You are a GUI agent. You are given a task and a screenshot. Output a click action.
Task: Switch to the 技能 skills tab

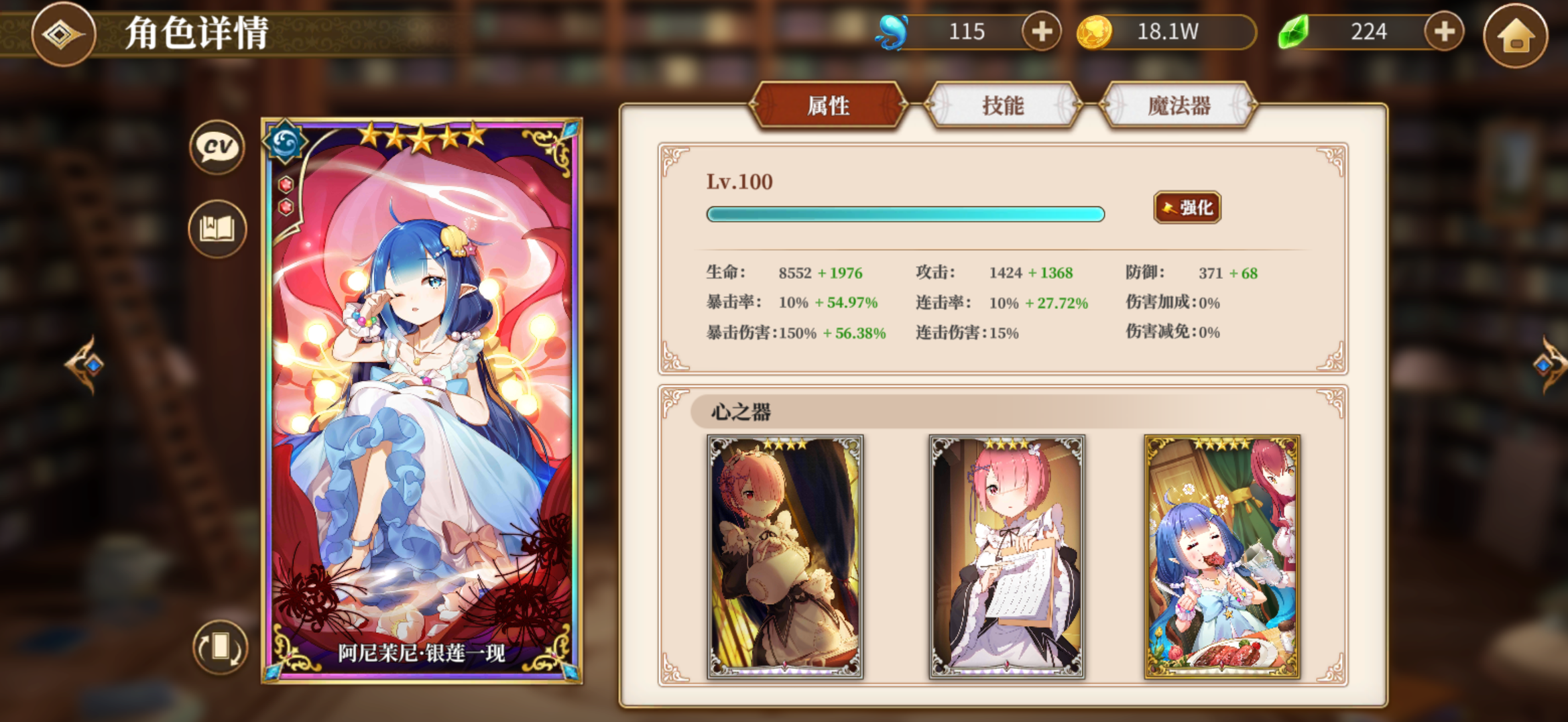point(1004,106)
